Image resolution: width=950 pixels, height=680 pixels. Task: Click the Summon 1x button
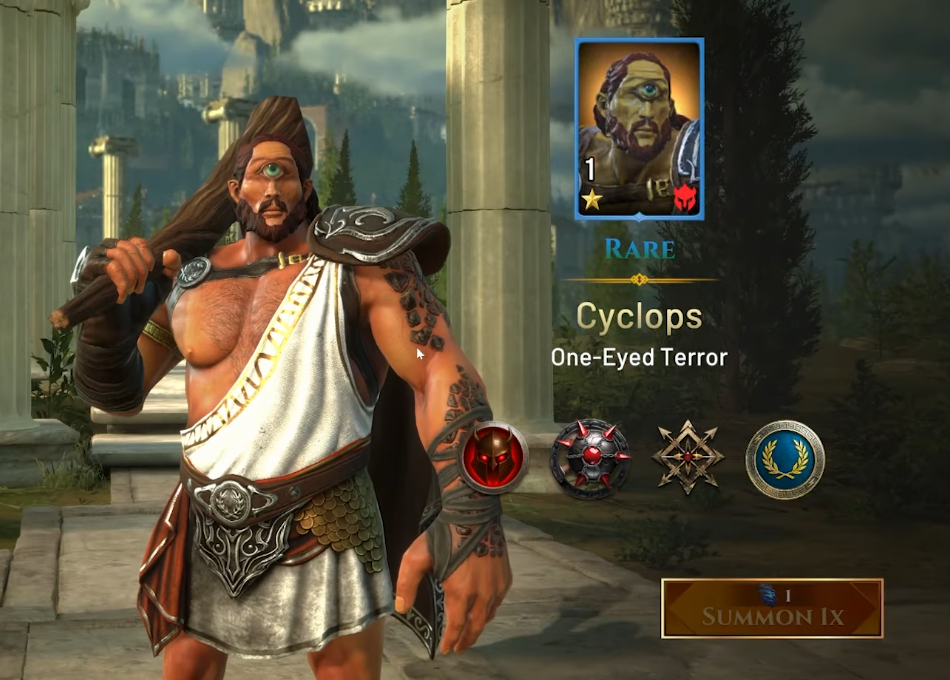(x=772, y=608)
